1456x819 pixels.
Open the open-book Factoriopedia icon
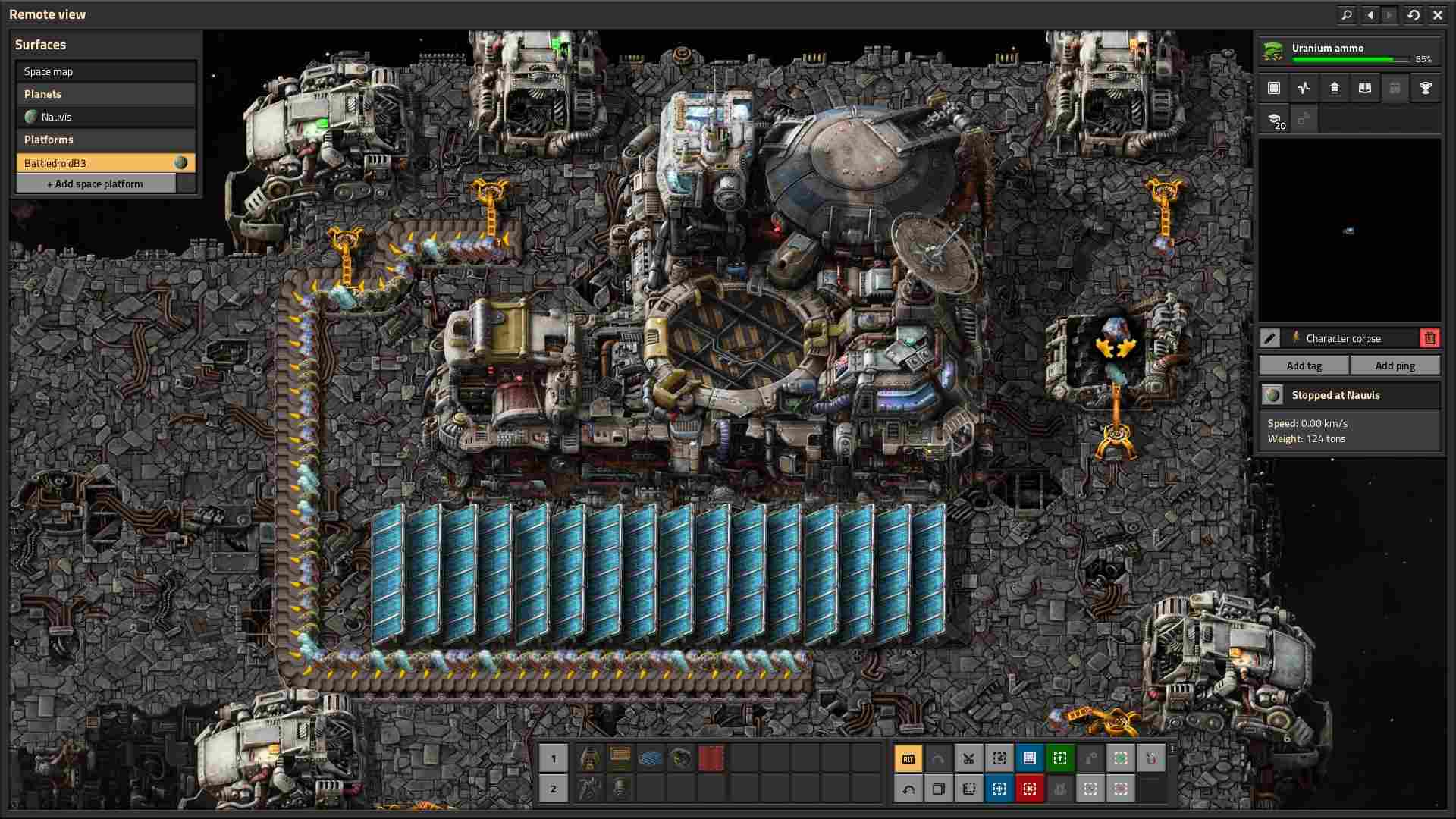click(1364, 88)
